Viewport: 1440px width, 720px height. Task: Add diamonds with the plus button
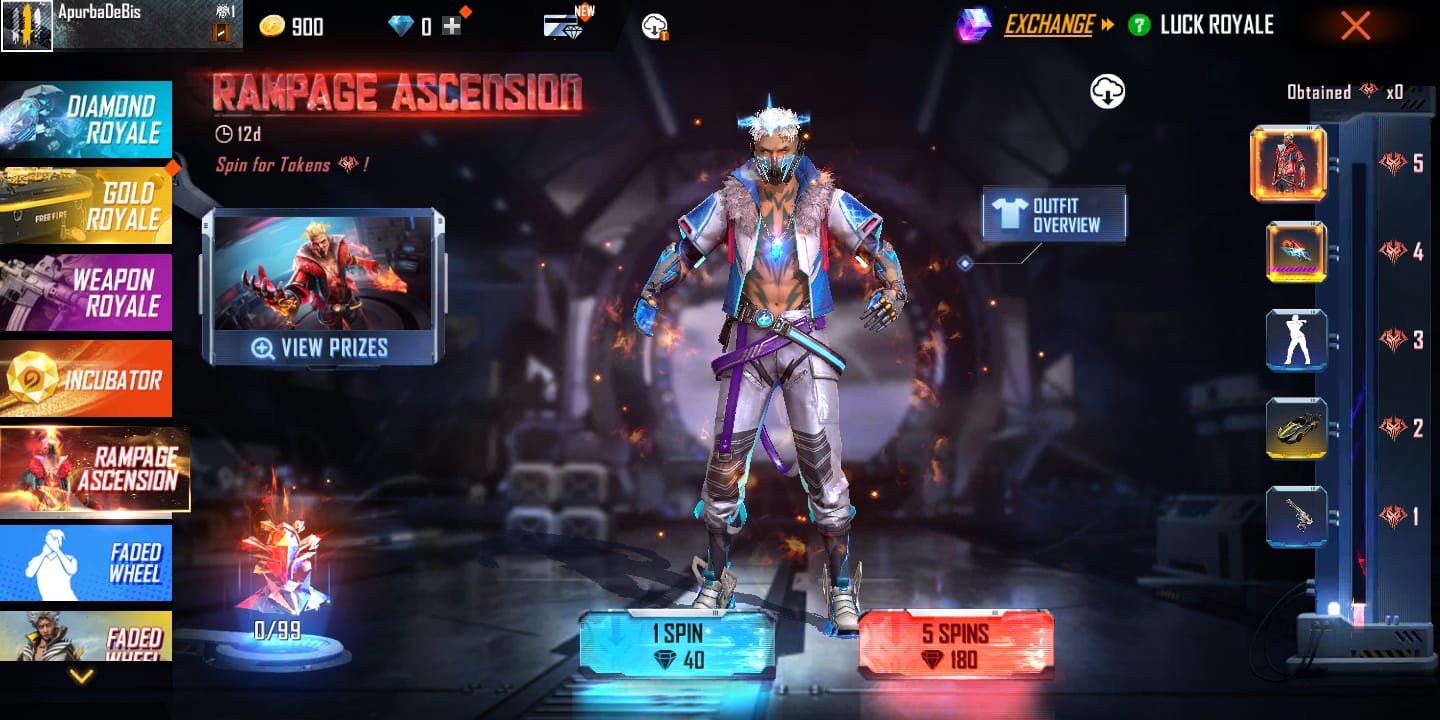pyautogui.click(x=452, y=27)
